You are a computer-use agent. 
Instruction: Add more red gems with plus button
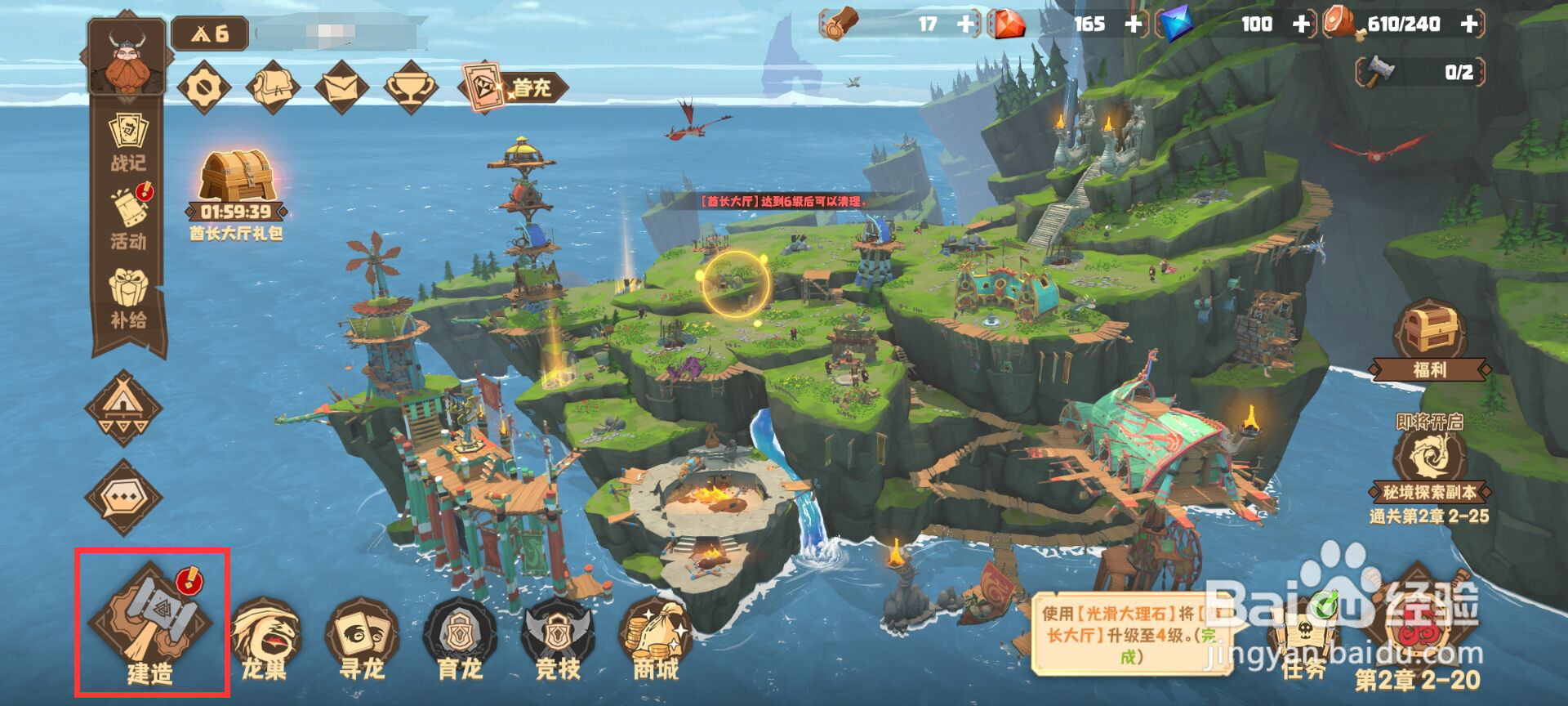pos(1134,25)
